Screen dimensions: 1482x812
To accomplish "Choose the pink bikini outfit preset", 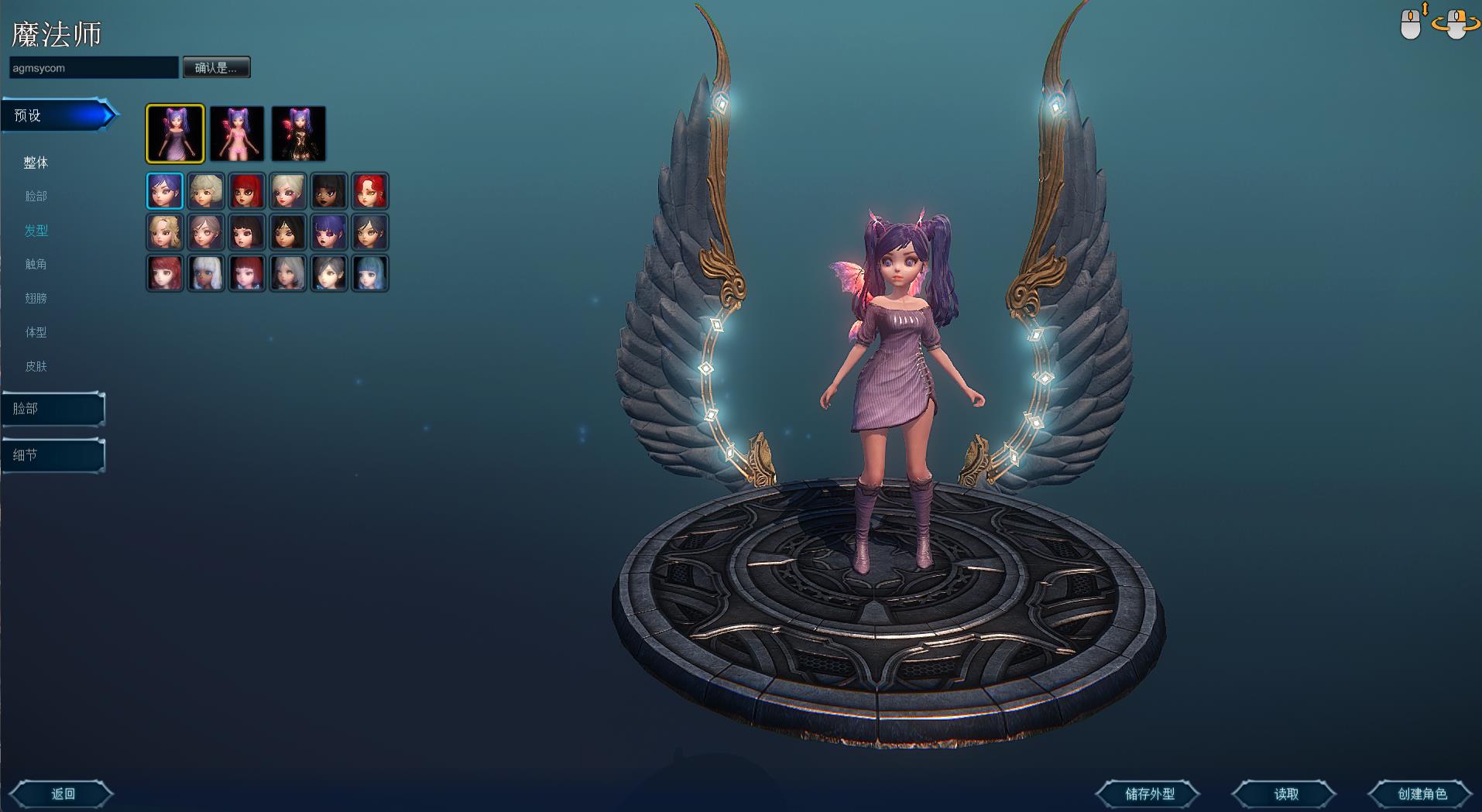I will [x=237, y=134].
